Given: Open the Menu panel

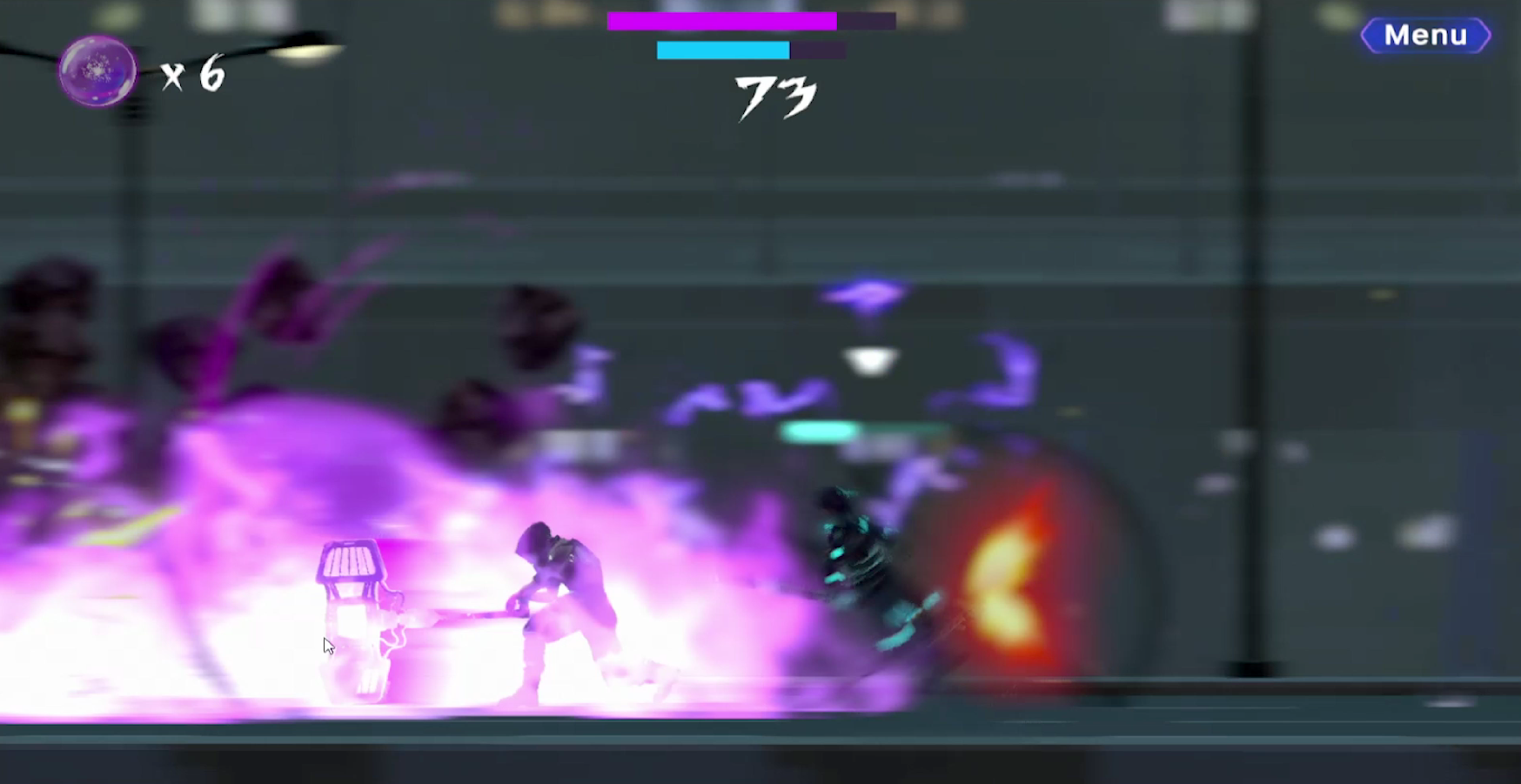Looking at the screenshot, I should (1424, 36).
